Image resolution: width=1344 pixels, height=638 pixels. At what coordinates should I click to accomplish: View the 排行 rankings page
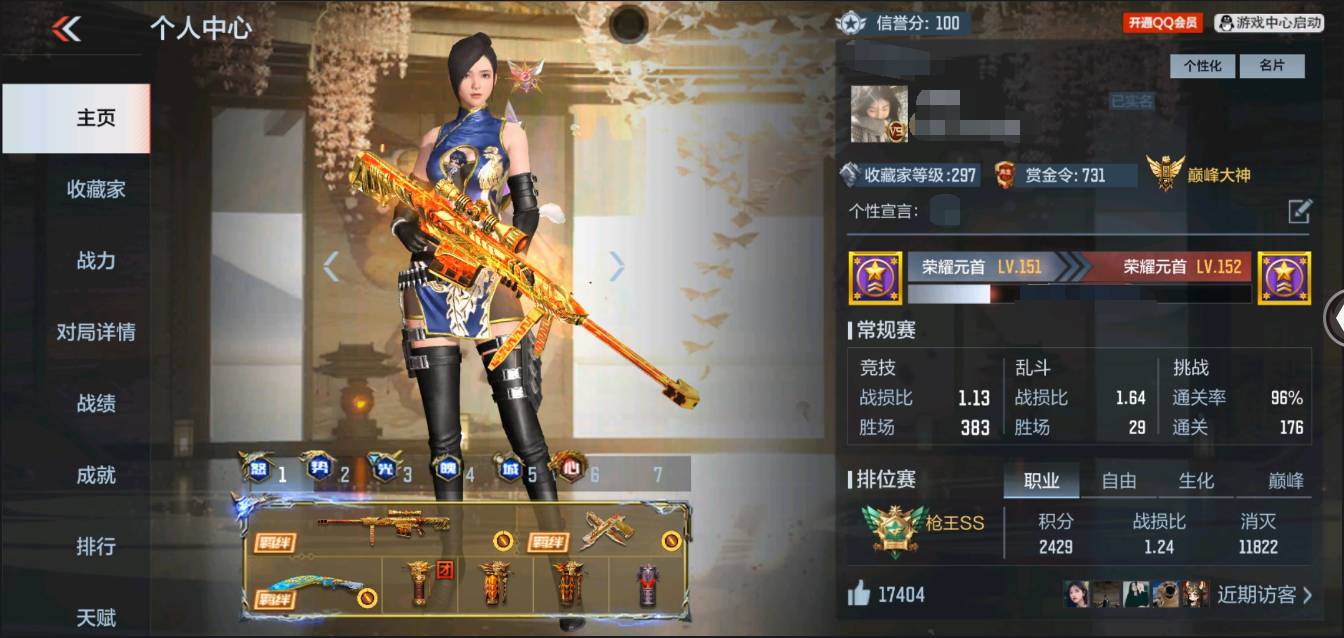tap(96, 547)
